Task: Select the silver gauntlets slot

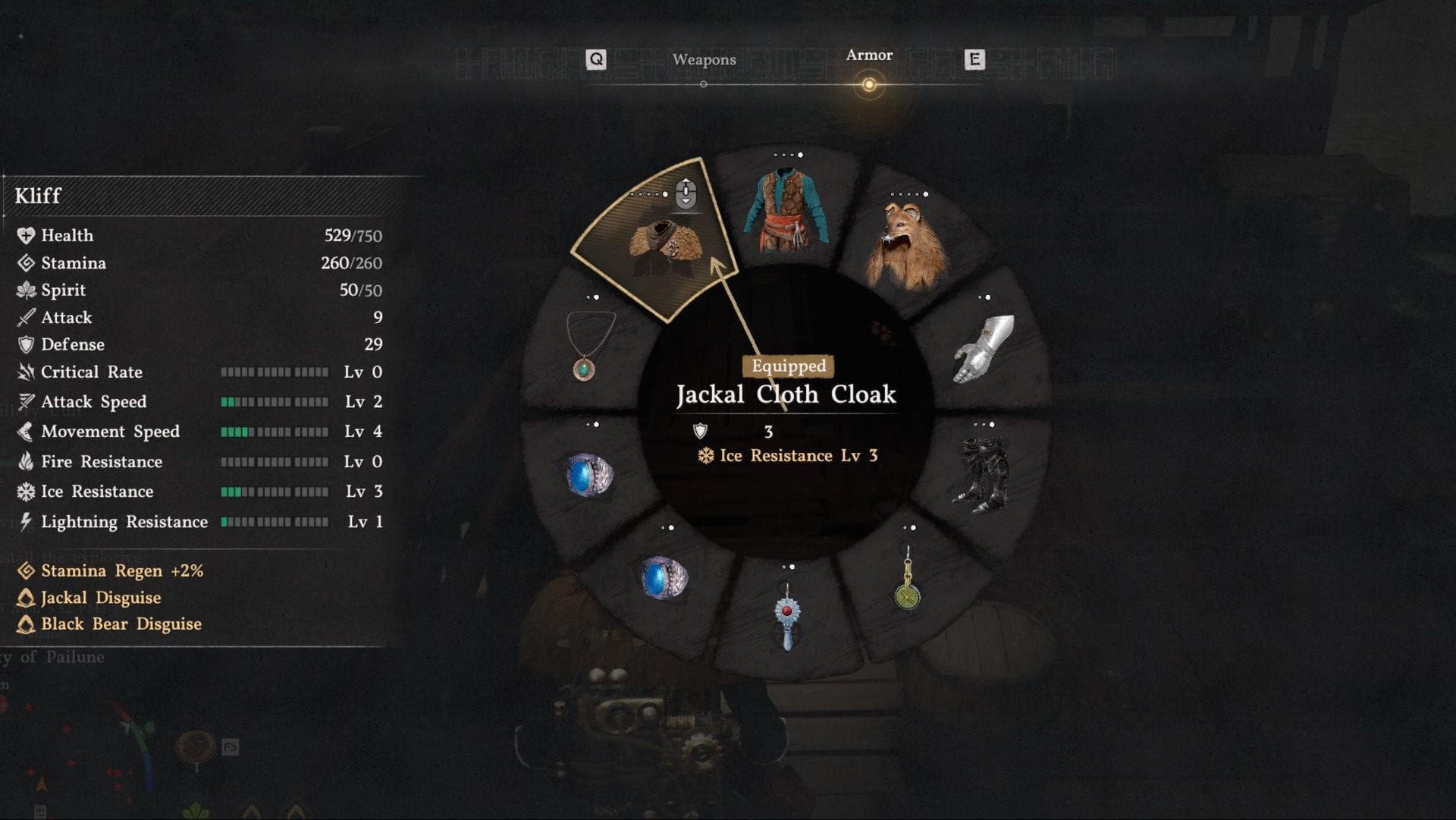Action: pyautogui.click(x=984, y=349)
